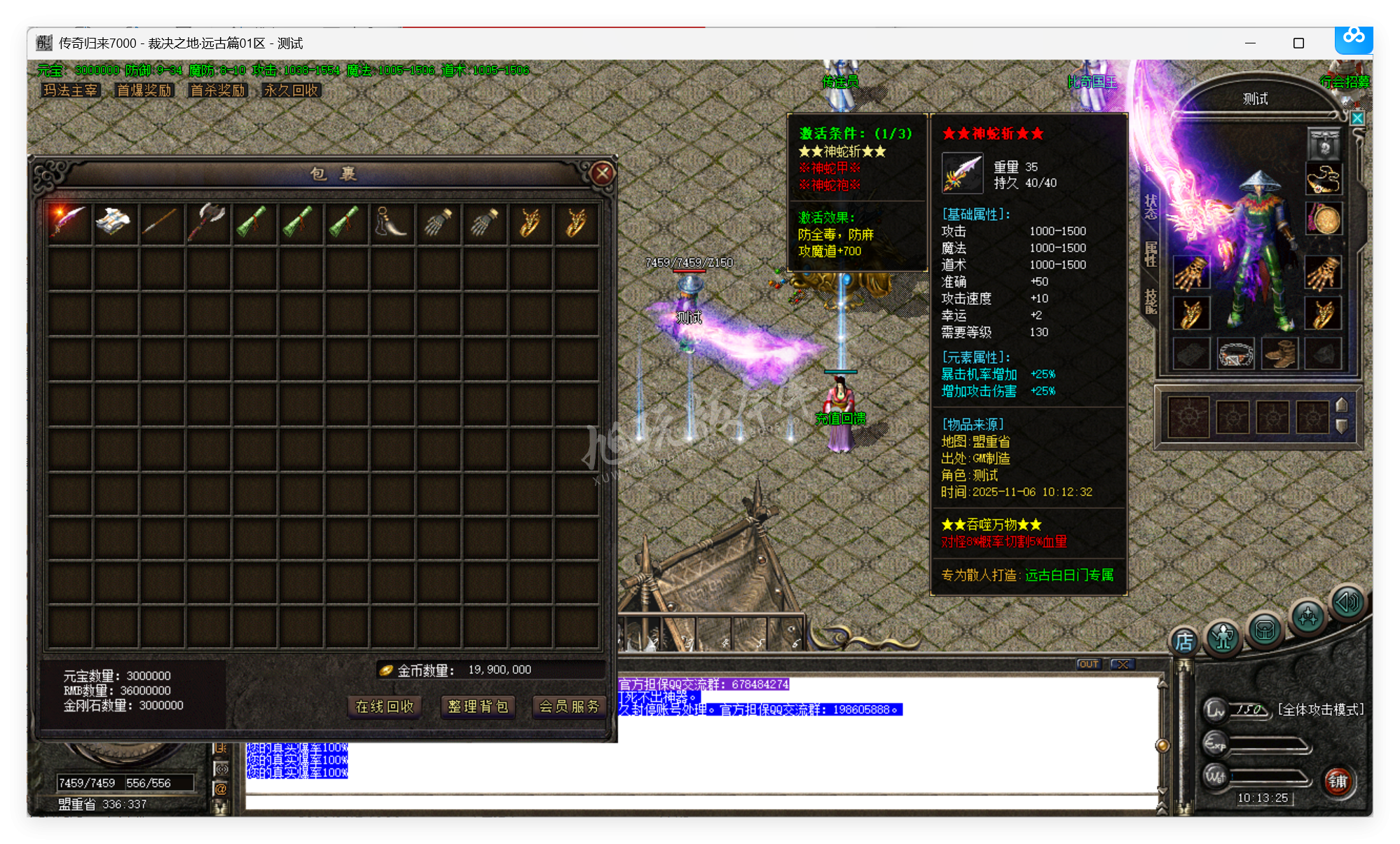Click 行会招募 guild recruitment text
Viewport: 1400px width, 844px height.
click(1346, 81)
